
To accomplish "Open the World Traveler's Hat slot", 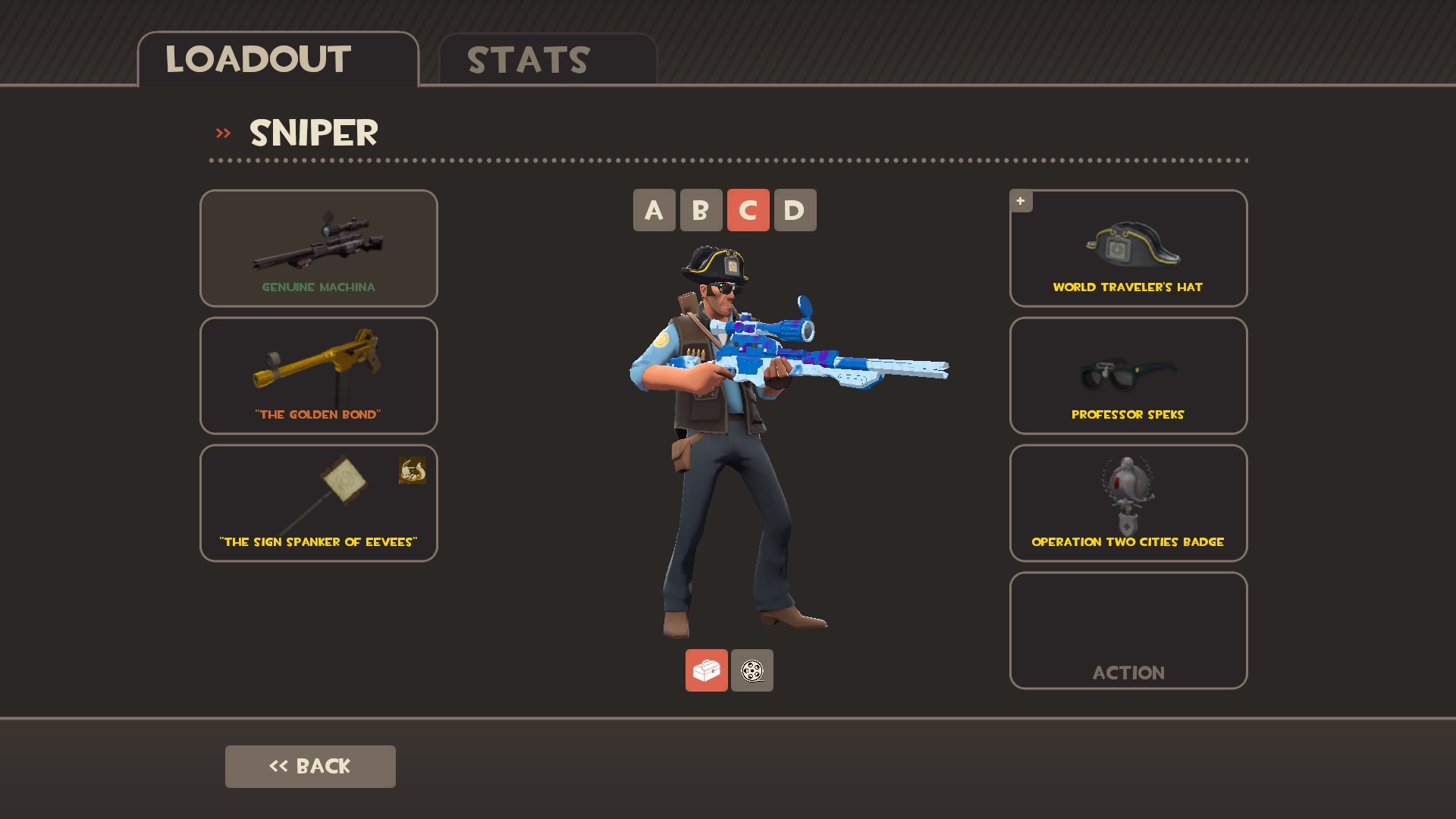I will click(x=1128, y=248).
